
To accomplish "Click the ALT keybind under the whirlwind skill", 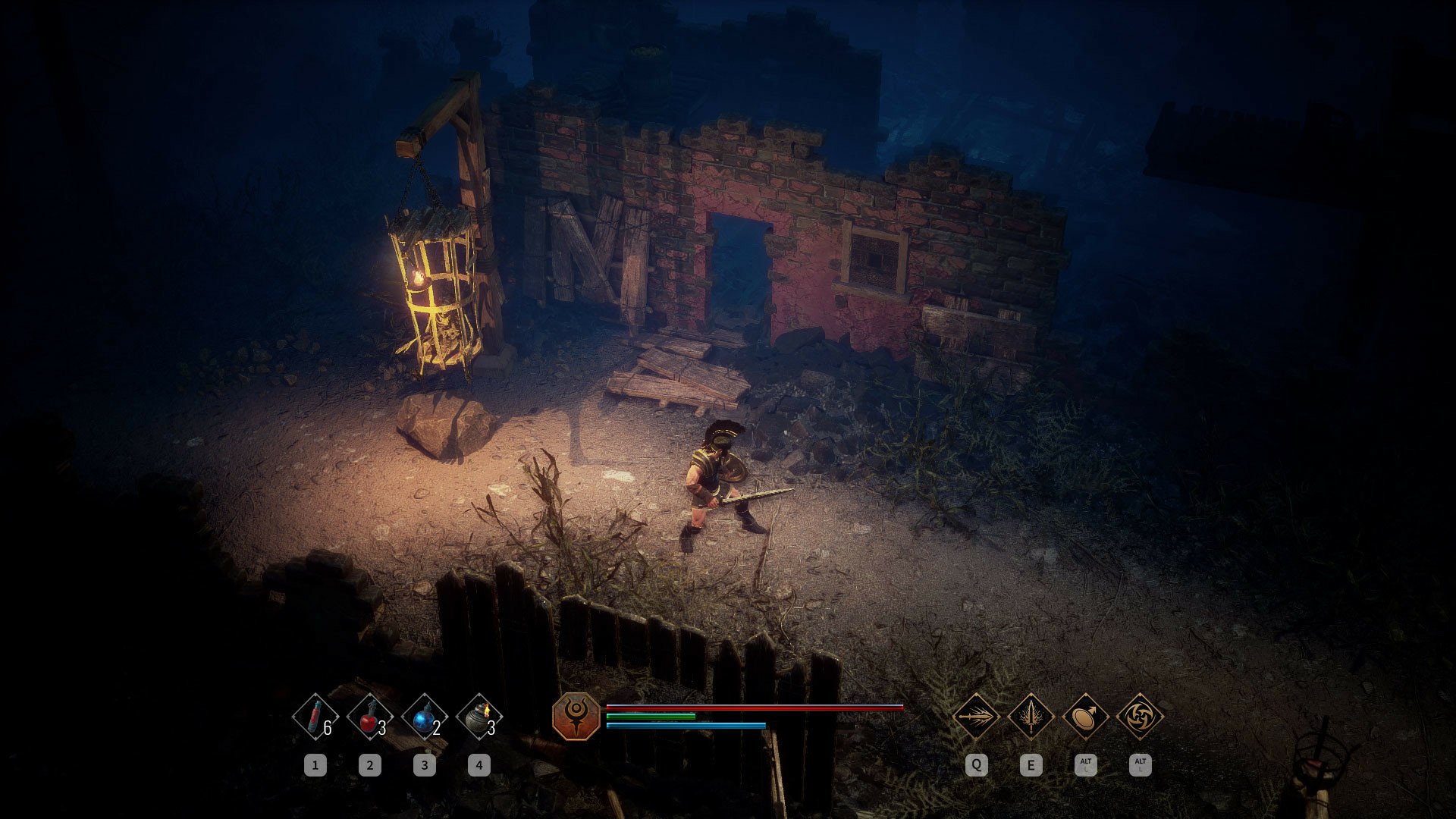I will (1141, 765).
